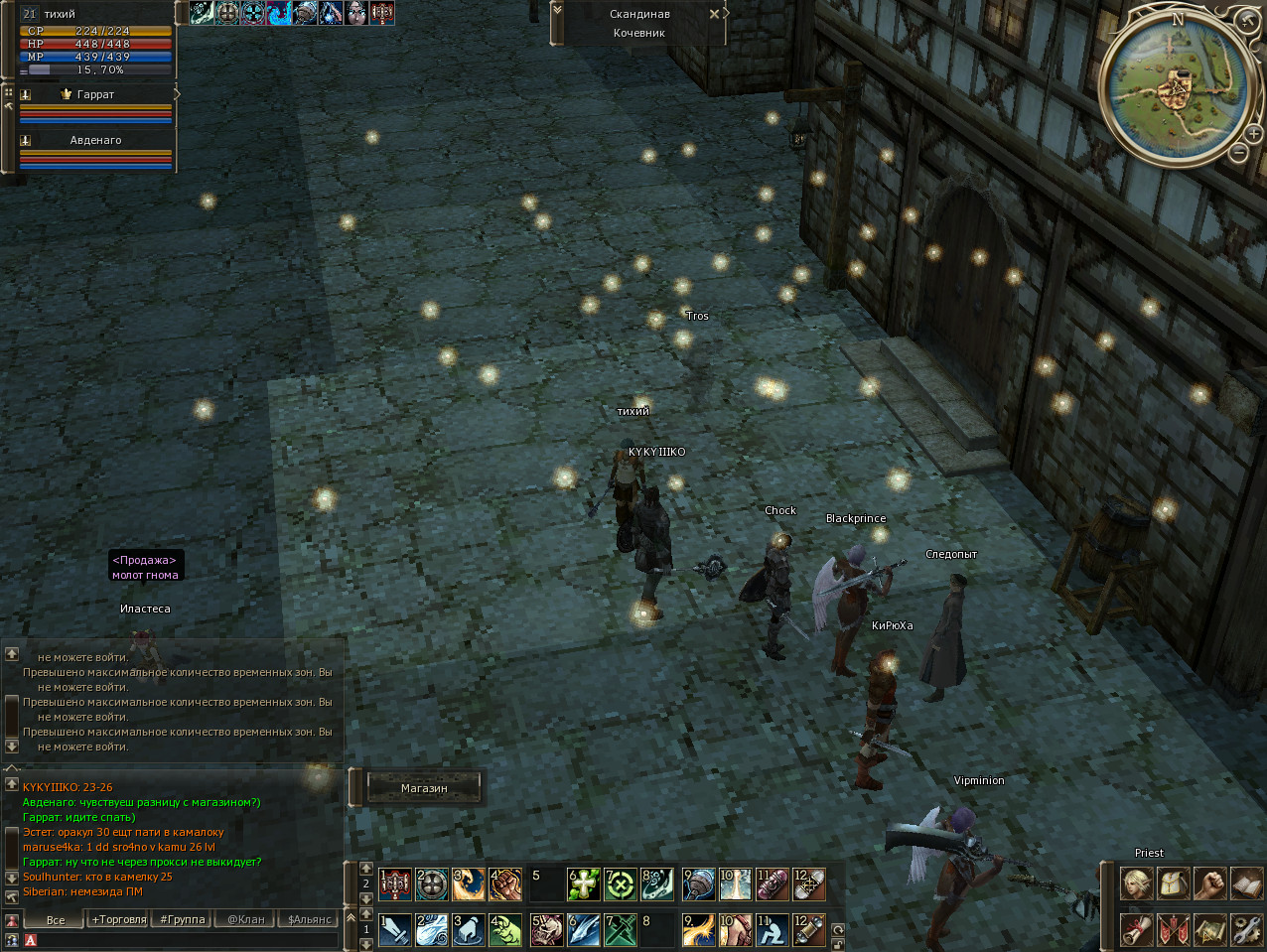Open the character status elf portrait icon
Image resolution: width=1267 pixels, height=952 pixels.
(1137, 883)
